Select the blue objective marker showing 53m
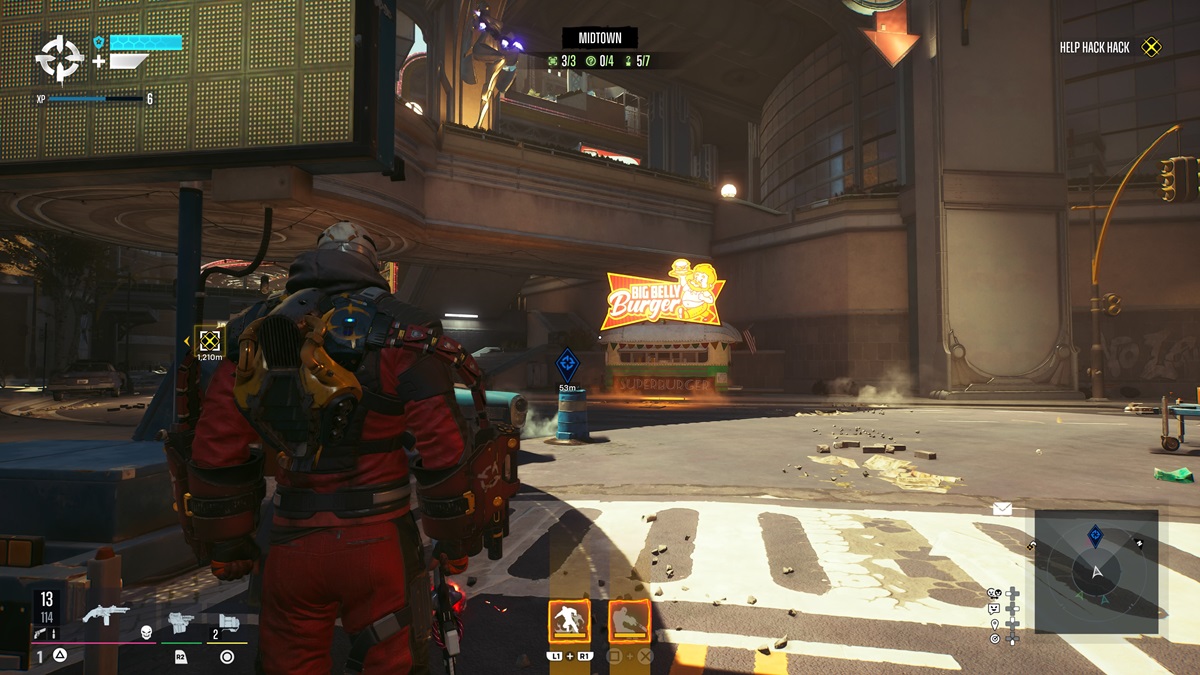This screenshot has height=675, width=1200. pyautogui.click(x=567, y=362)
